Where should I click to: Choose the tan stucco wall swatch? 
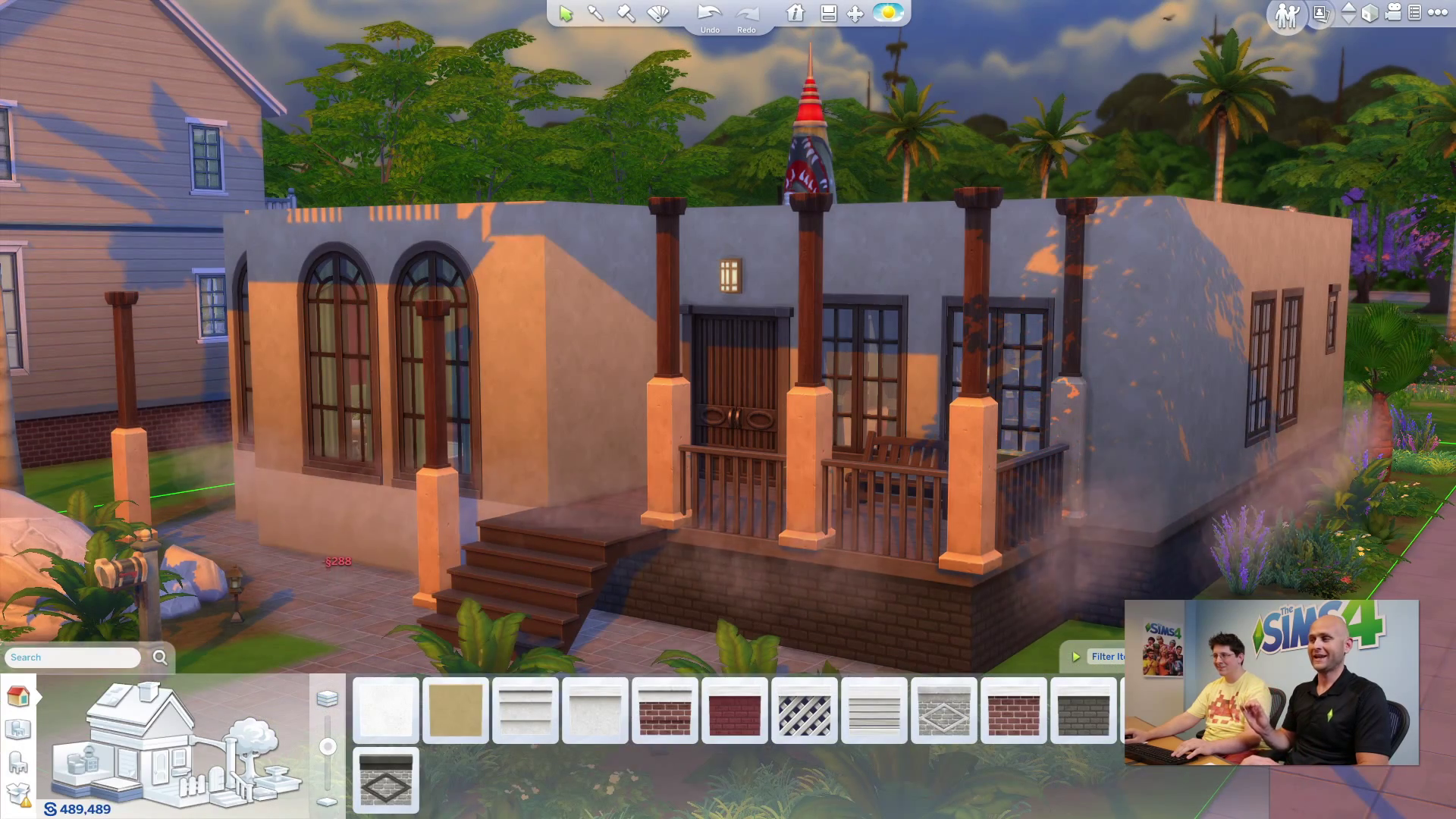click(456, 711)
